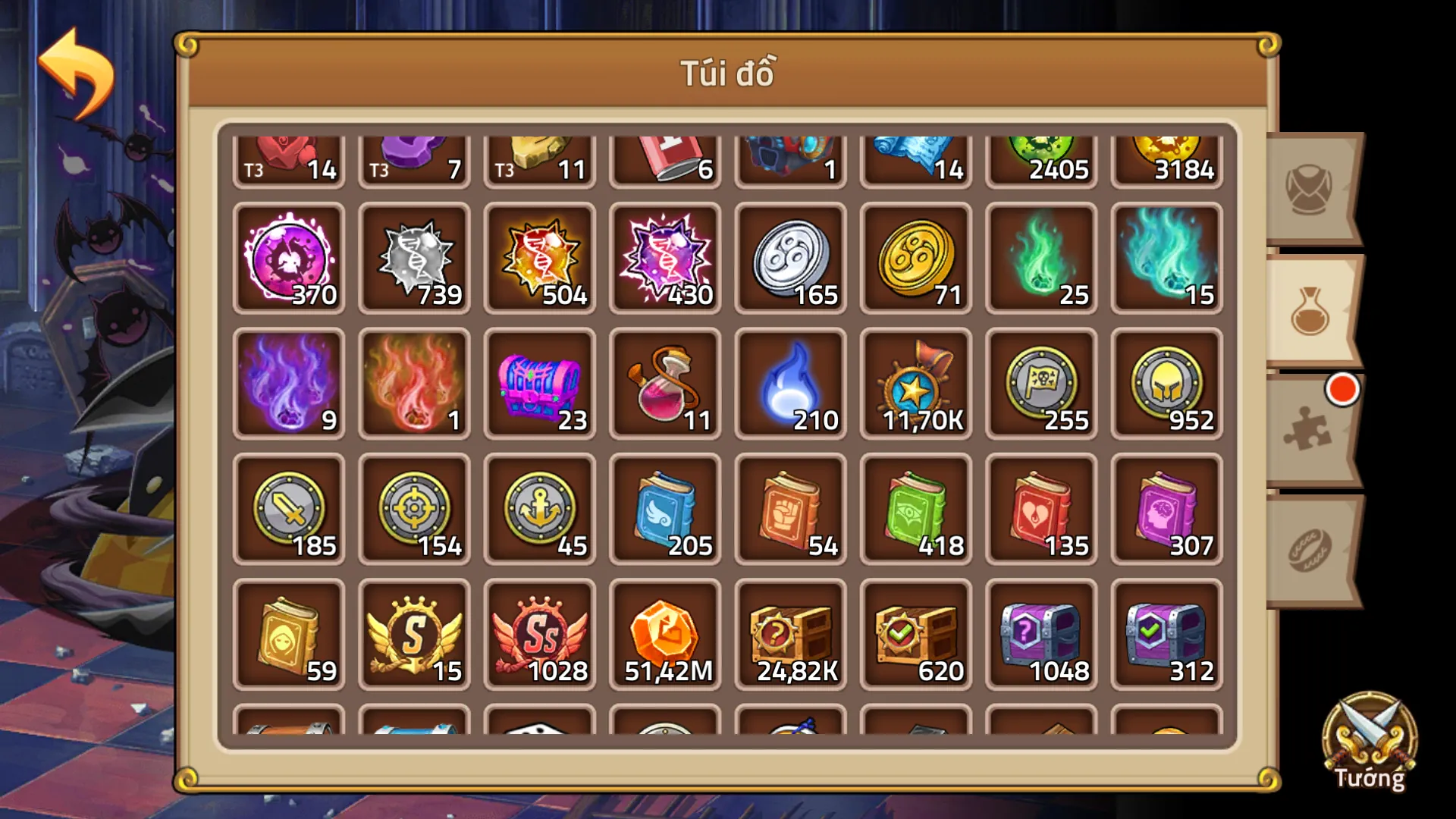This screenshot has width=1456, height=819.
Task: Select the star medal showing 11,70K
Action: point(915,385)
